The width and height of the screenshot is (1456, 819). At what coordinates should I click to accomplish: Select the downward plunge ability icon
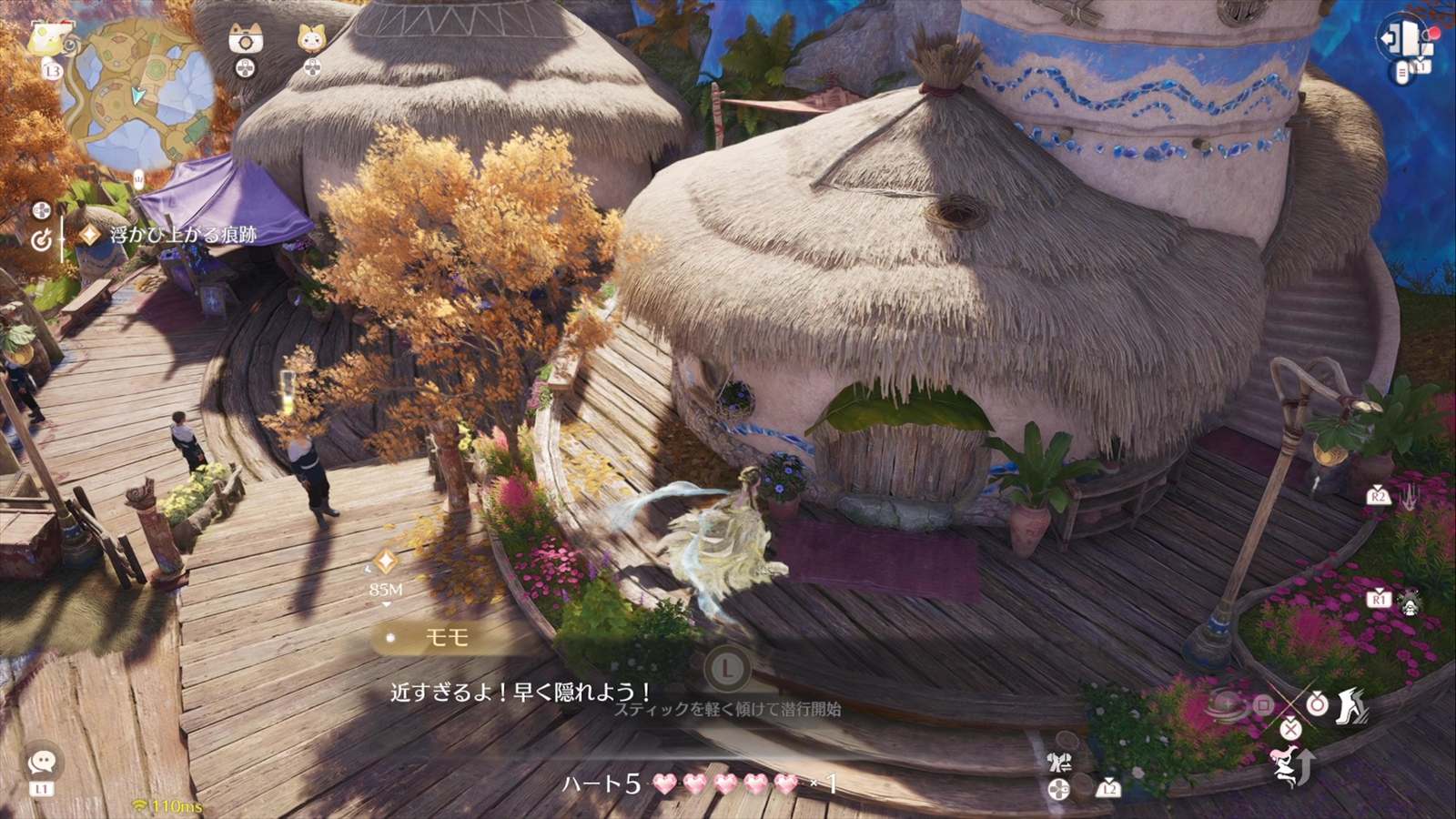click(1408, 497)
